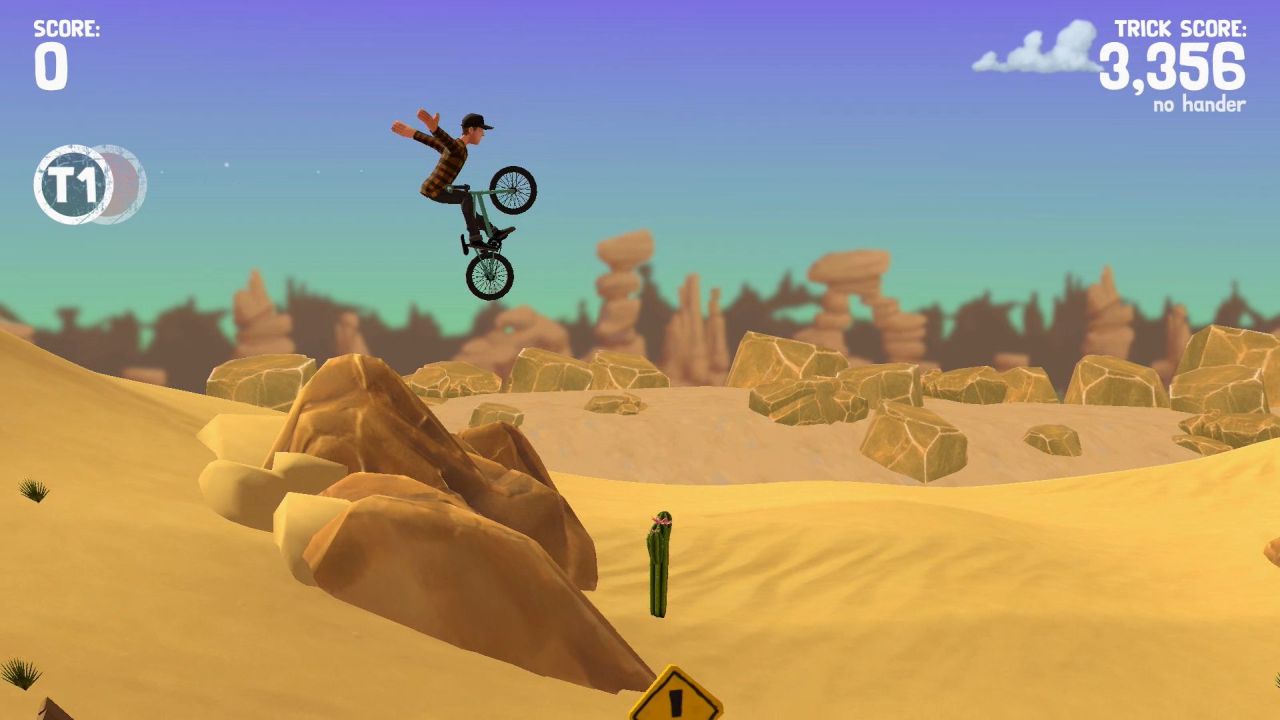Click the no hander trick name text
The height and width of the screenshot is (720, 1280).
1199,102
